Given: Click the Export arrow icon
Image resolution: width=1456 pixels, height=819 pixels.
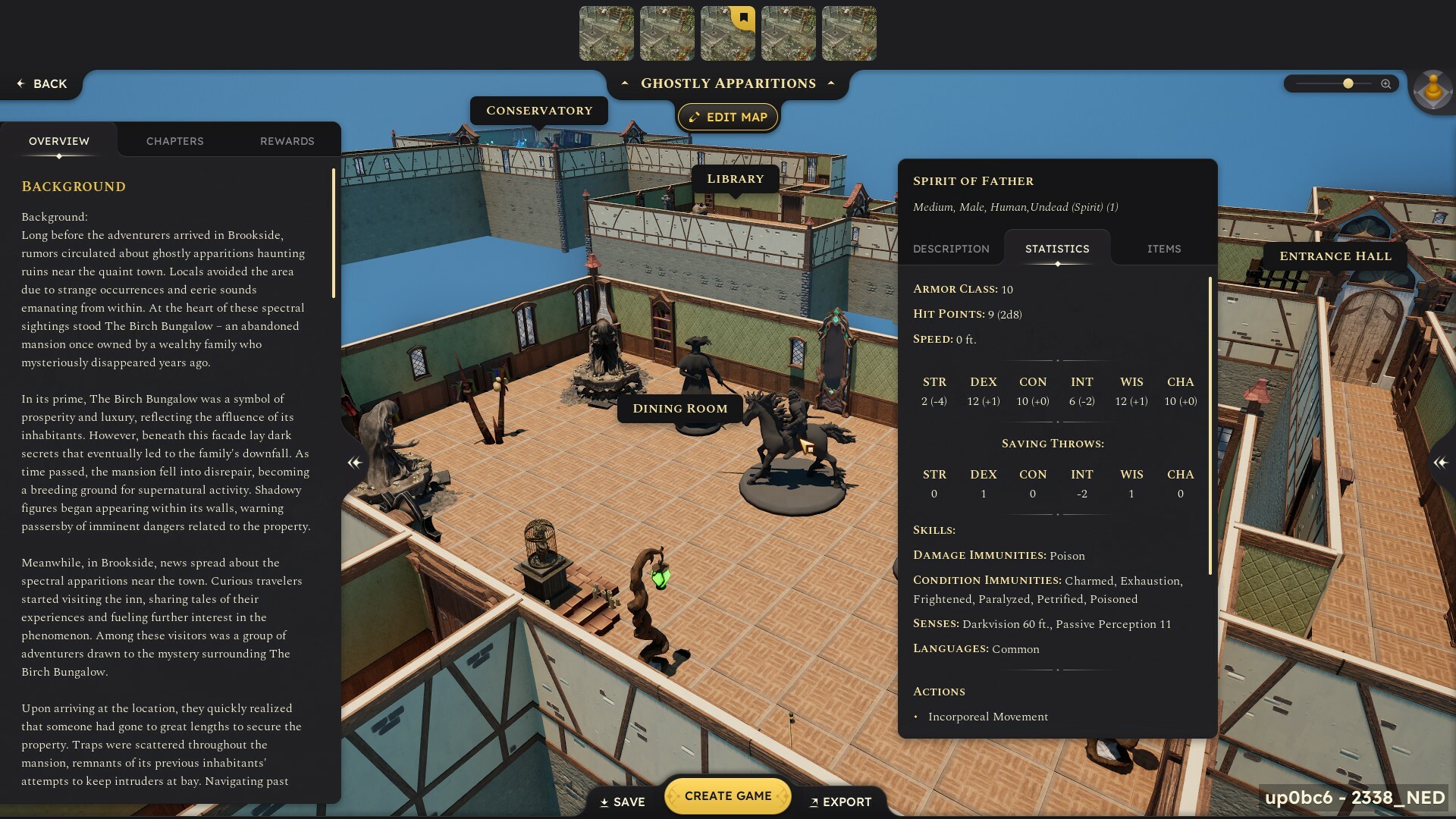Looking at the screenshot, I should [814, 802].
